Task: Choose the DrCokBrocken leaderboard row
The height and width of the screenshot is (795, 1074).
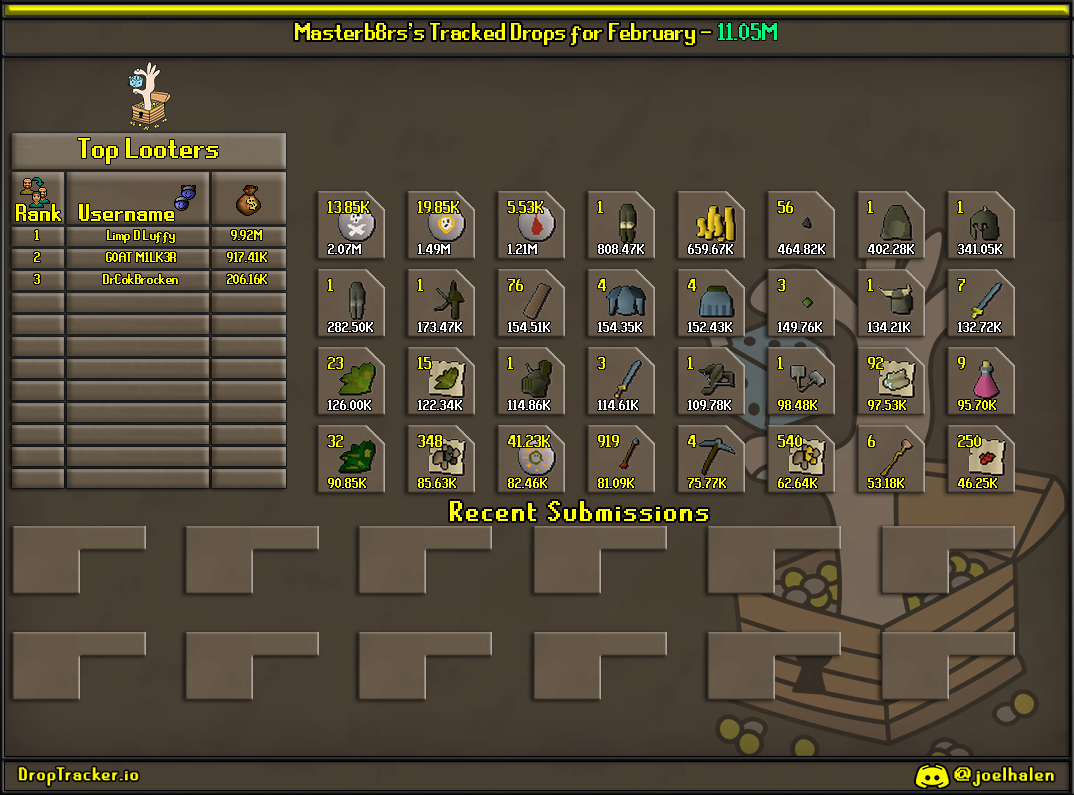Action: [x=141, y=280]
